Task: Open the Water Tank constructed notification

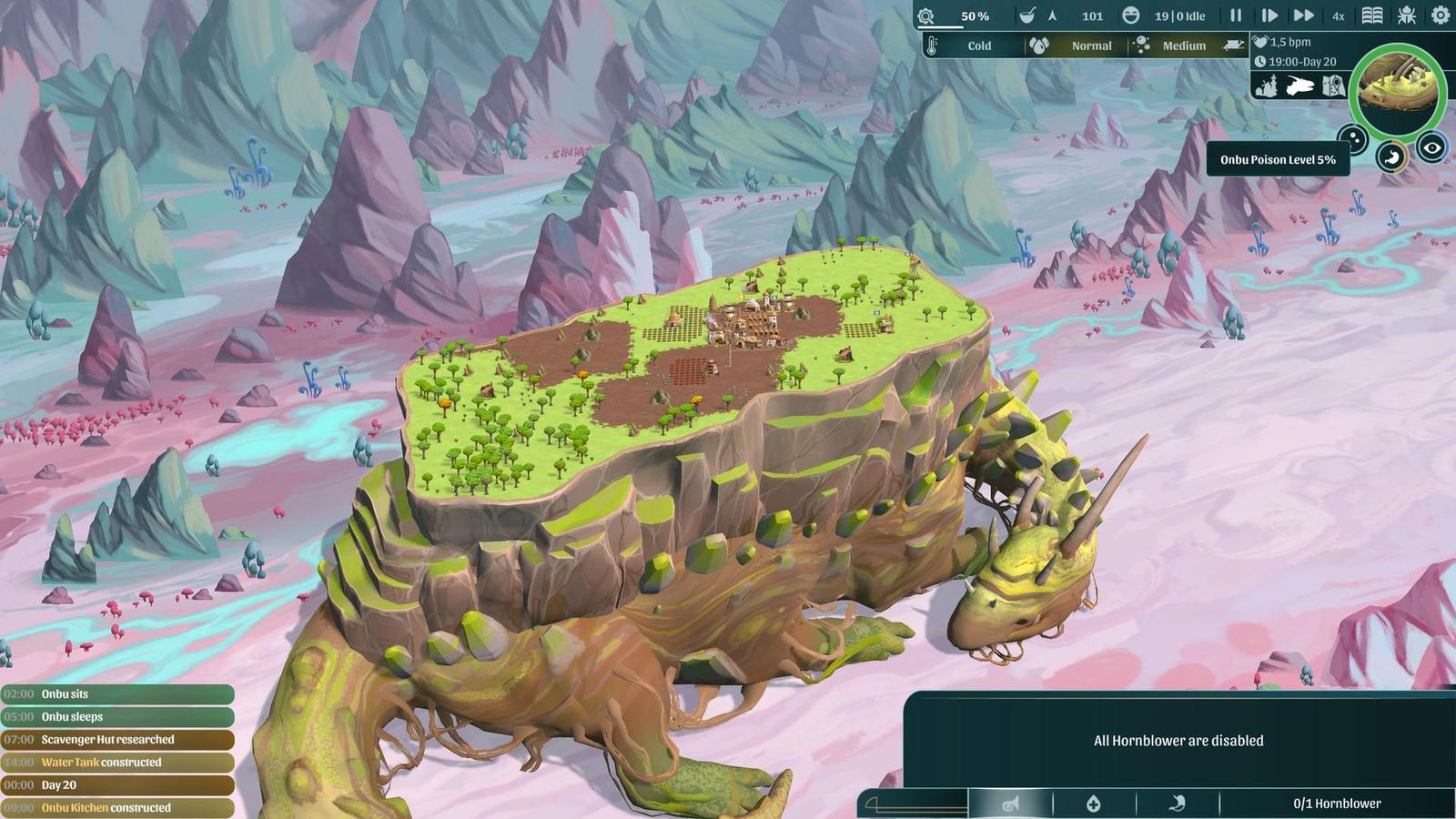Action: pyautogui.click(x=117, y=763)
